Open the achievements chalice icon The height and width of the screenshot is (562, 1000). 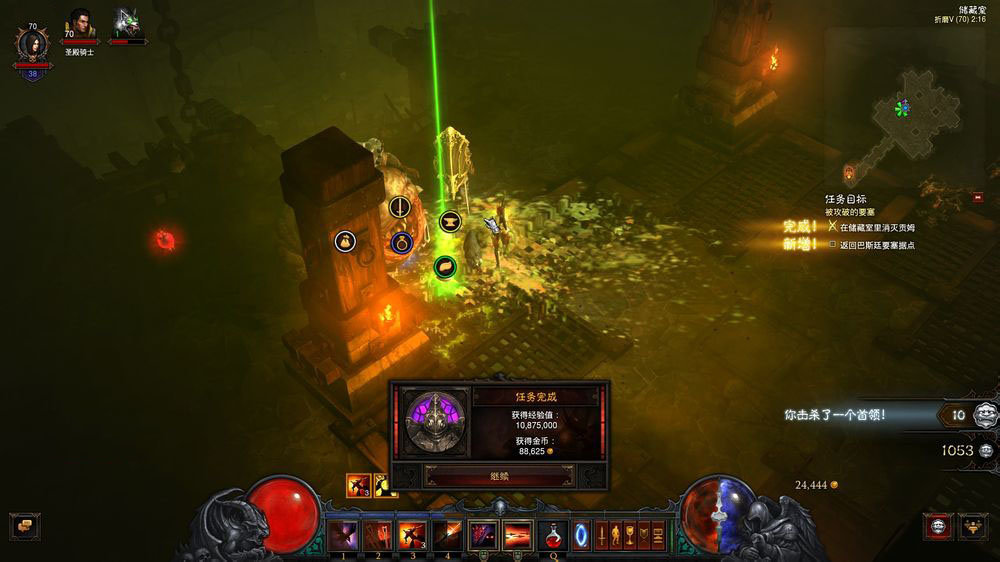click(630, 535)
